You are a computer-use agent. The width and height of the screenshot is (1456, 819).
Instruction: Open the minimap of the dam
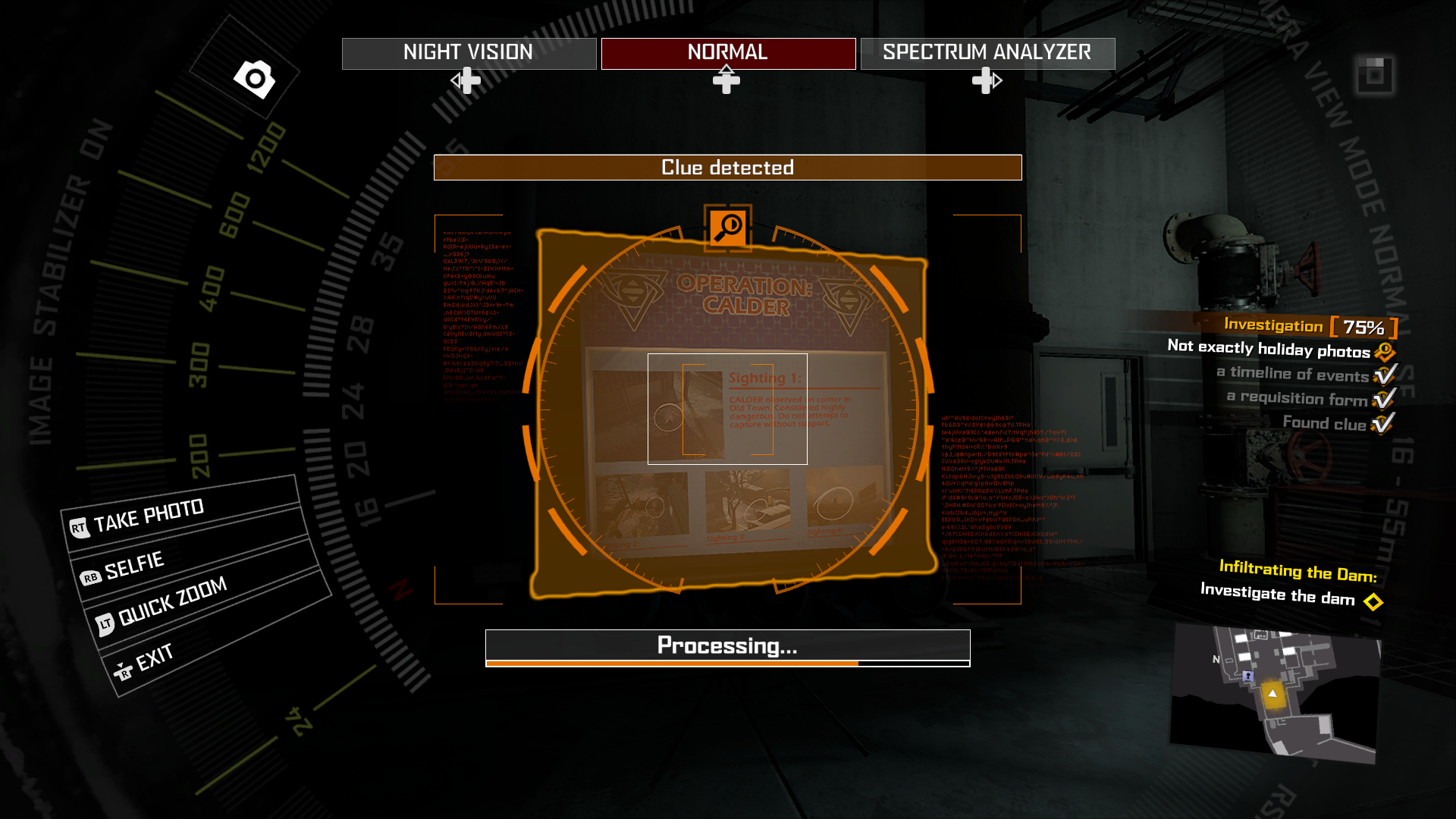(1276, 692)
